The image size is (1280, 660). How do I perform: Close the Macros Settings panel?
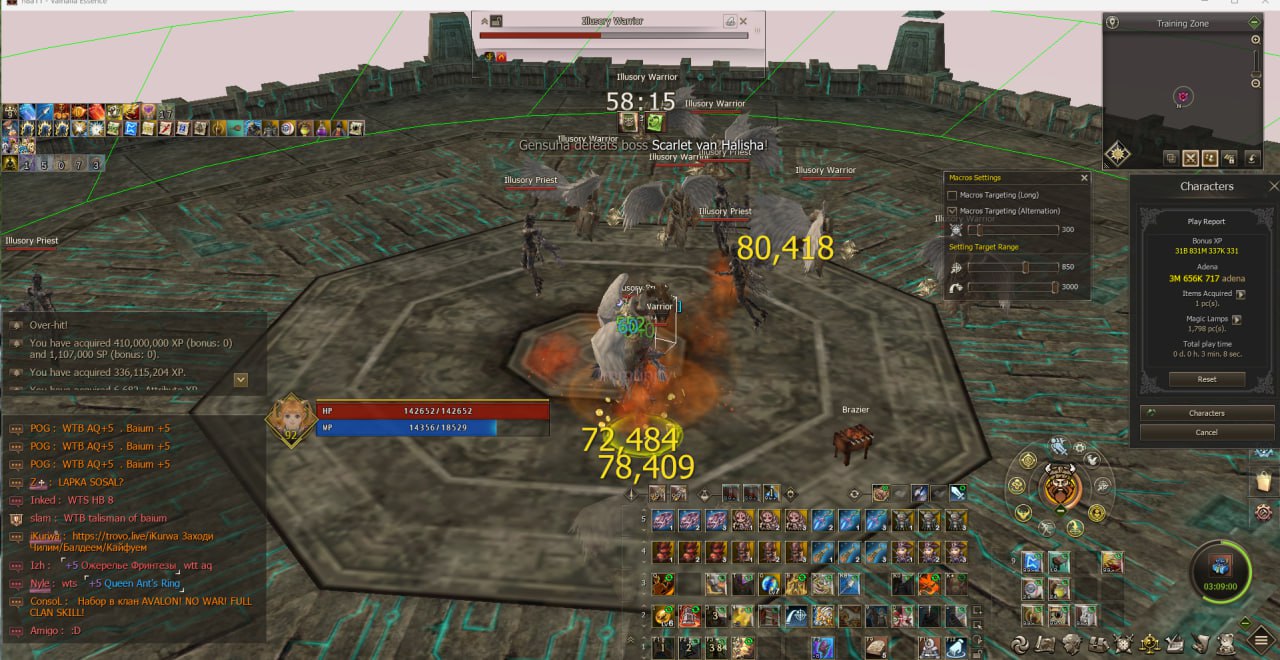[x=1084, y=178]
